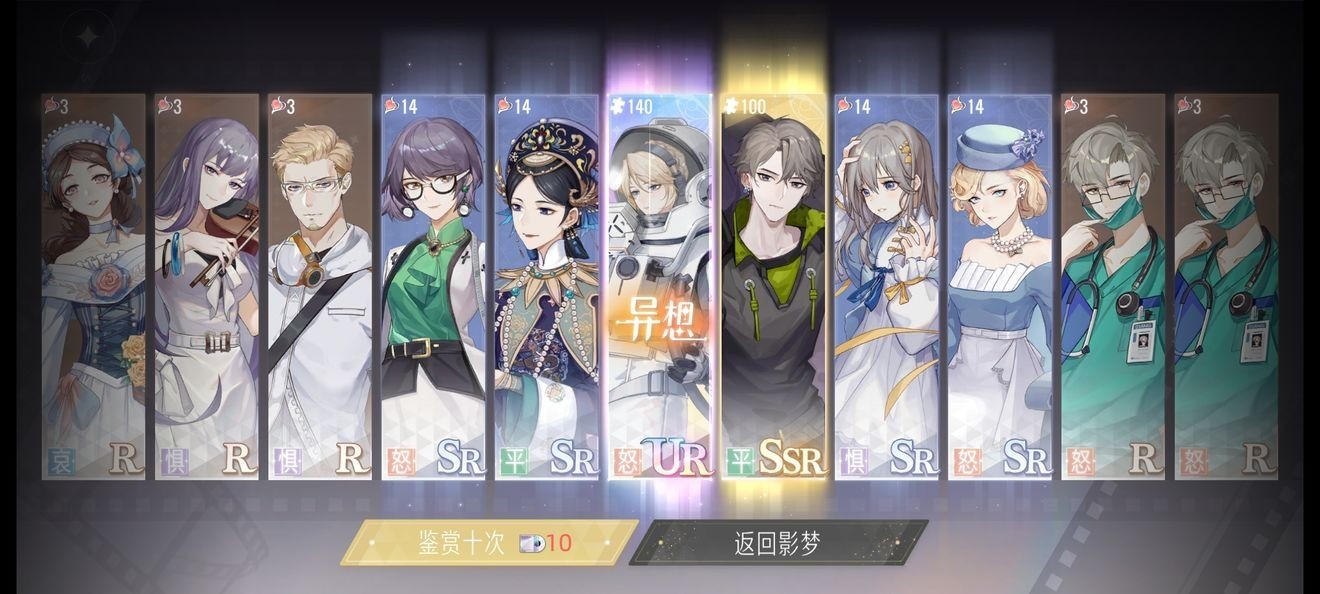Return via the 返回影梦 button
The image size is (1320, 594).
779,543
